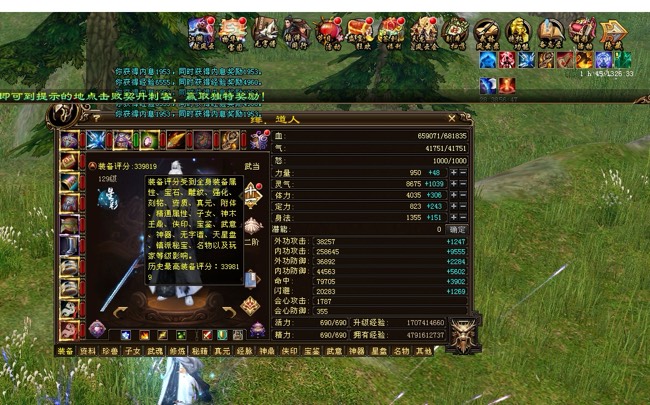Image resolution: width=650 pixels, height=405 pixels.
Task: Add a point to 力量 with plus
Action: pos(453,172)
